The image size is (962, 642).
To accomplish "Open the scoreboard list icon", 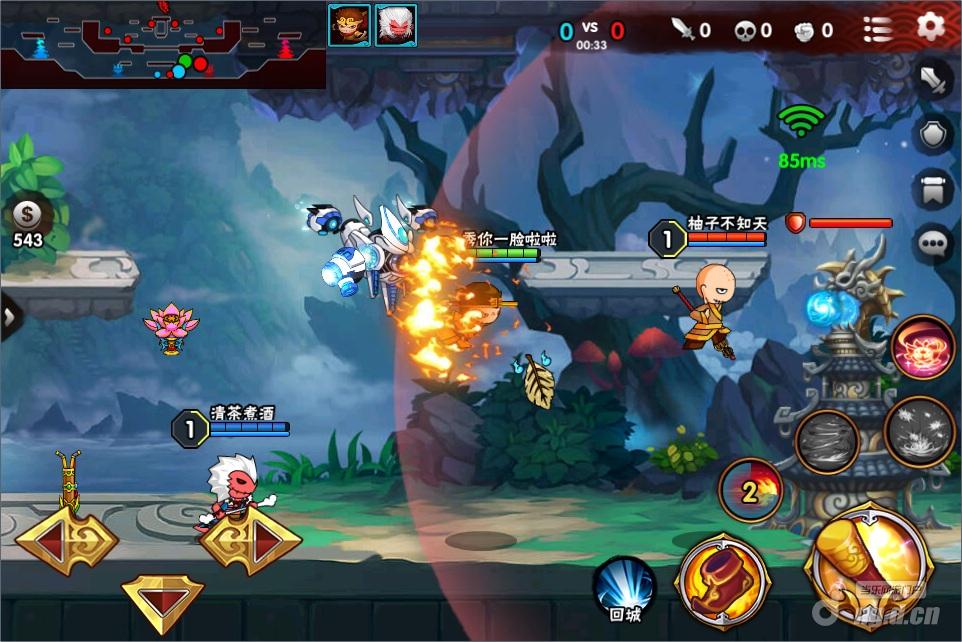I will (877, 29).
